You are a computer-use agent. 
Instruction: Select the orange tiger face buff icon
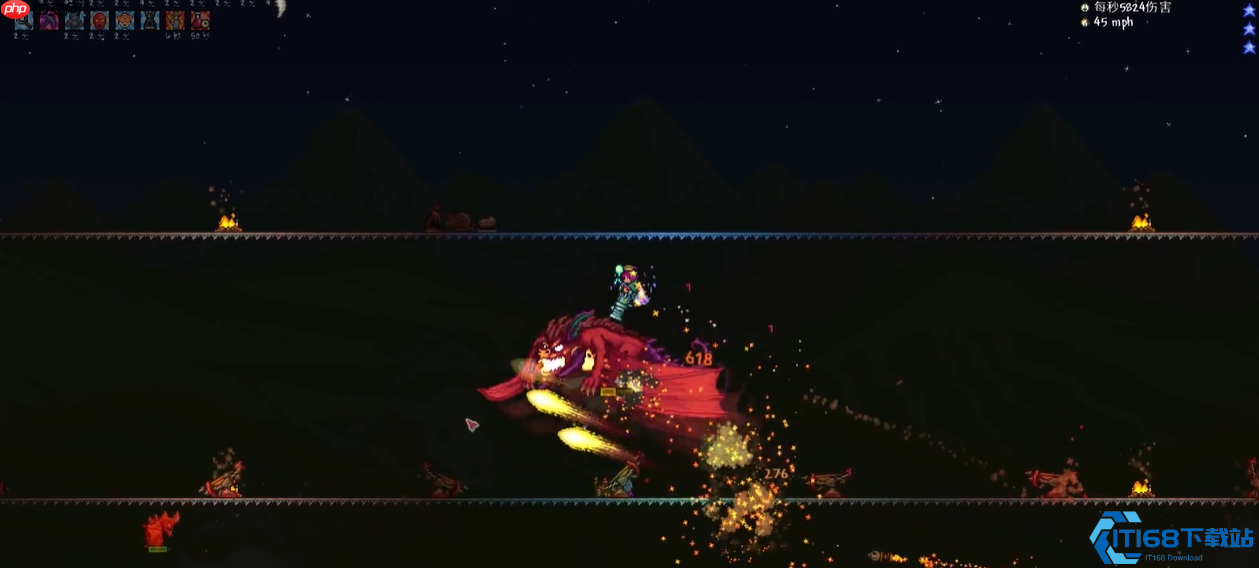[x=124, y=19]
